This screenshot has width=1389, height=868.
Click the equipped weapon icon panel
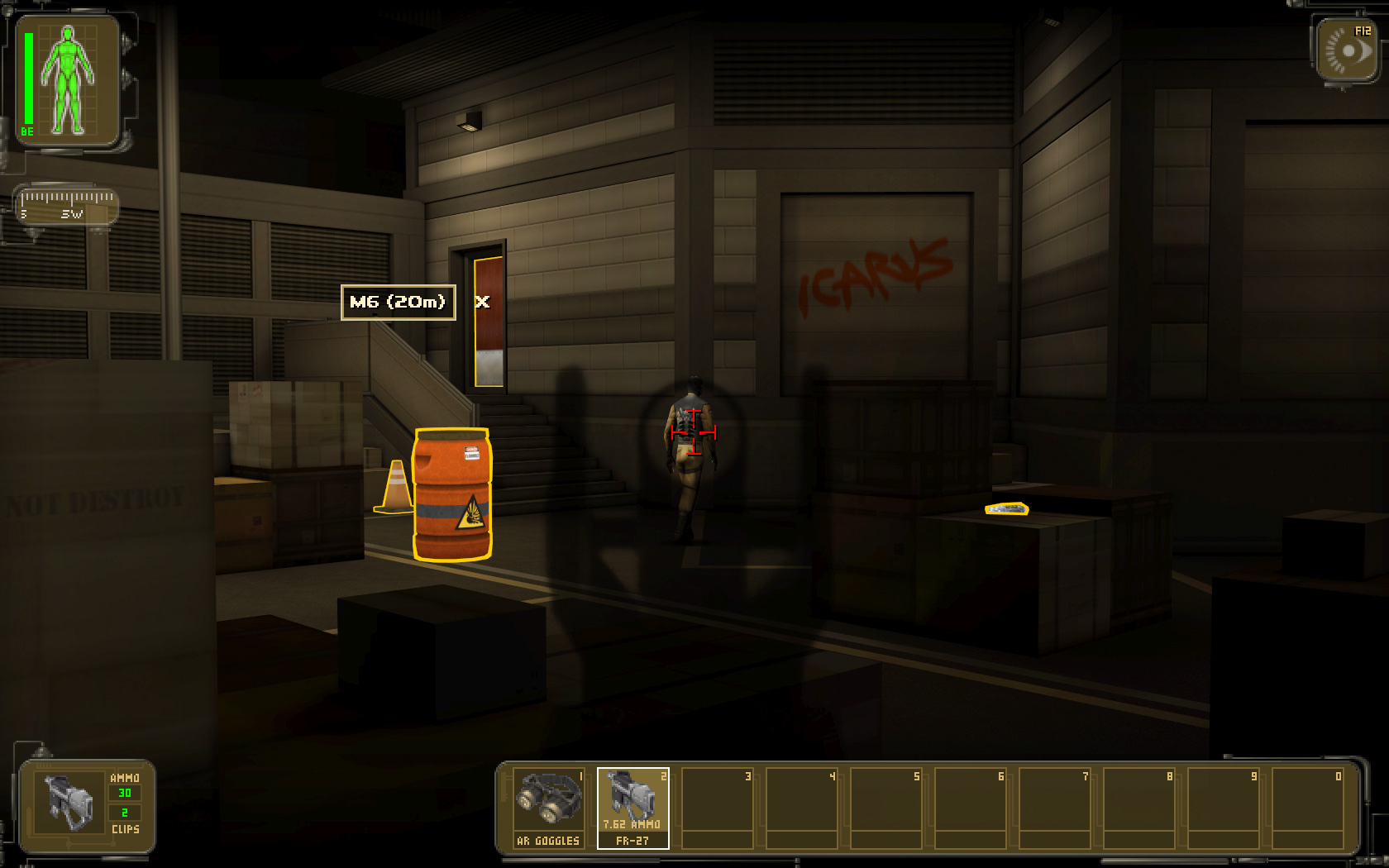tap(69, 804)
